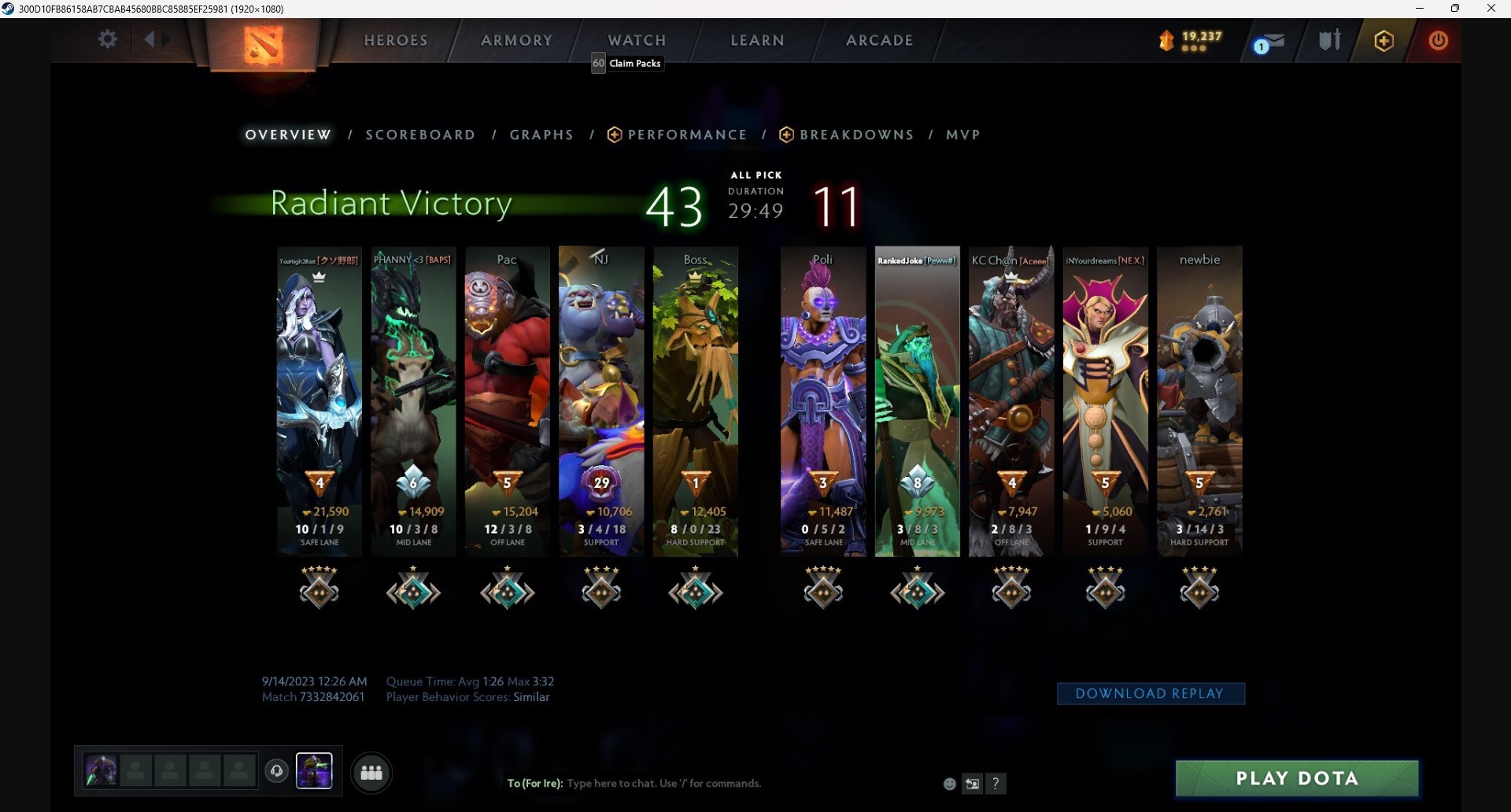Open the emoticon picker in chat bar
Screen dimensions: 1511x812
pos(949,783)
